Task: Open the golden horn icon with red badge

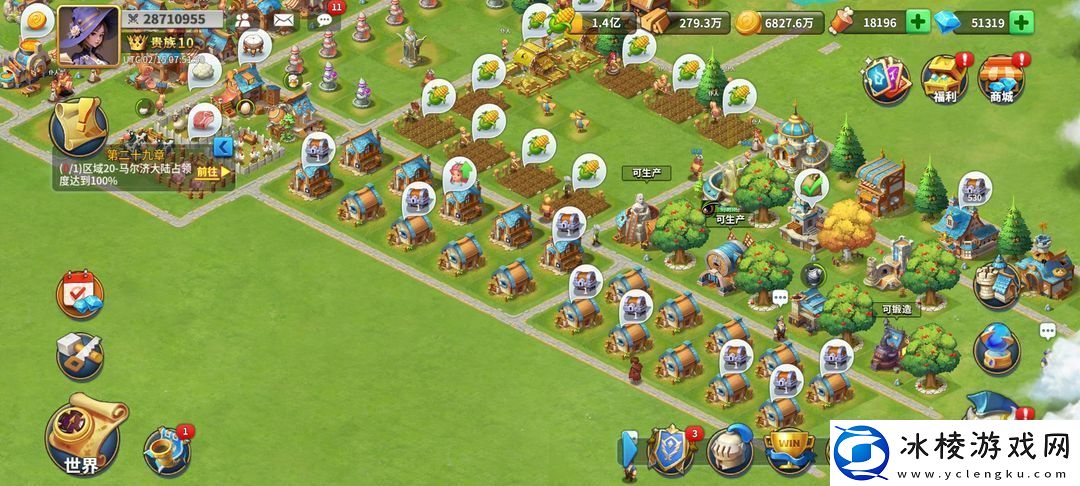Action: coord(166,451)
